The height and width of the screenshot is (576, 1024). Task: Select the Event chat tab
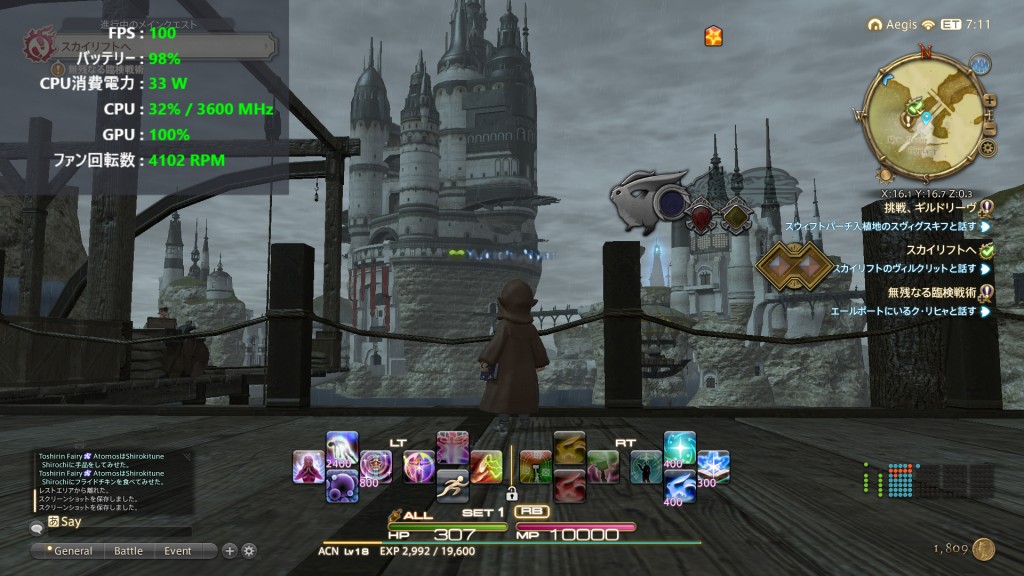[x=178, y=551]
